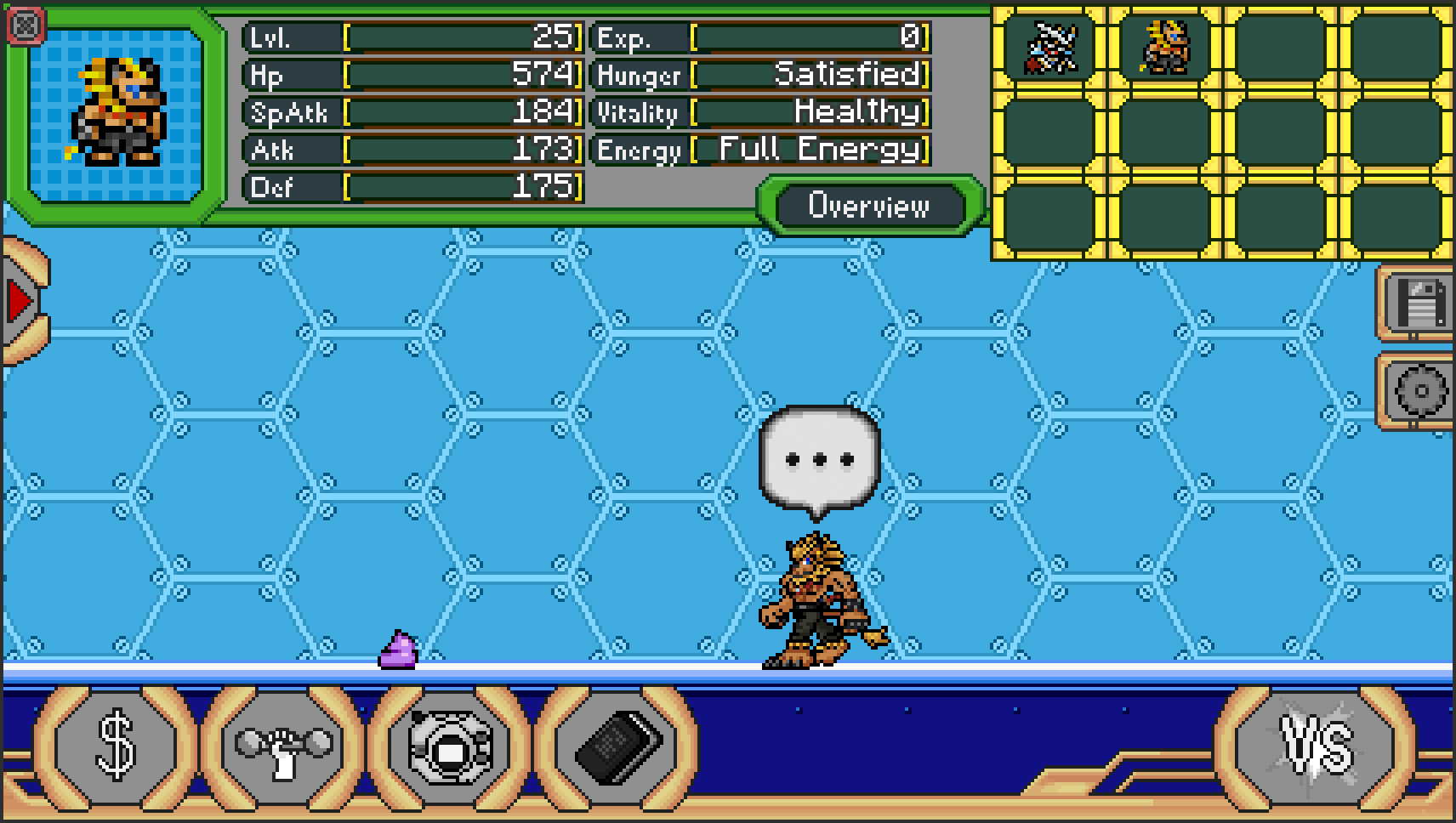Select the dumbbell training icon
Screen dimensions: 1456x823
point(282,747)
